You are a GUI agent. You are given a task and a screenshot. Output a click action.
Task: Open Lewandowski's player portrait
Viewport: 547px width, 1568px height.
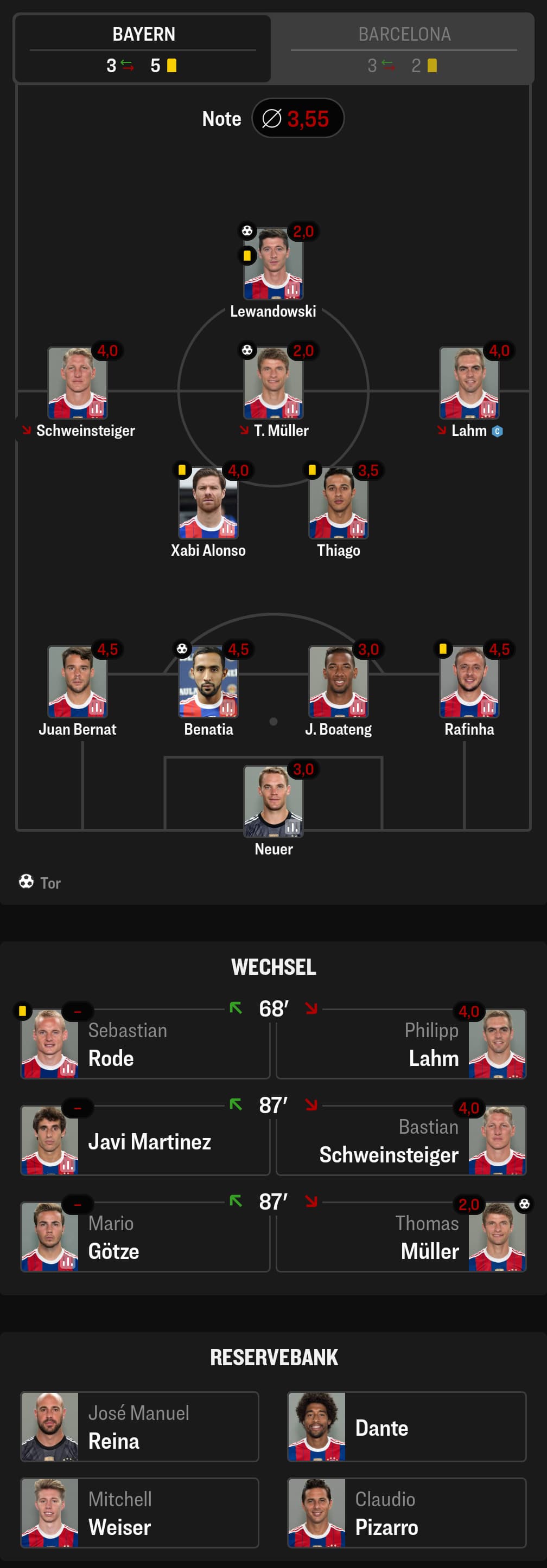[x=273, y=264]
